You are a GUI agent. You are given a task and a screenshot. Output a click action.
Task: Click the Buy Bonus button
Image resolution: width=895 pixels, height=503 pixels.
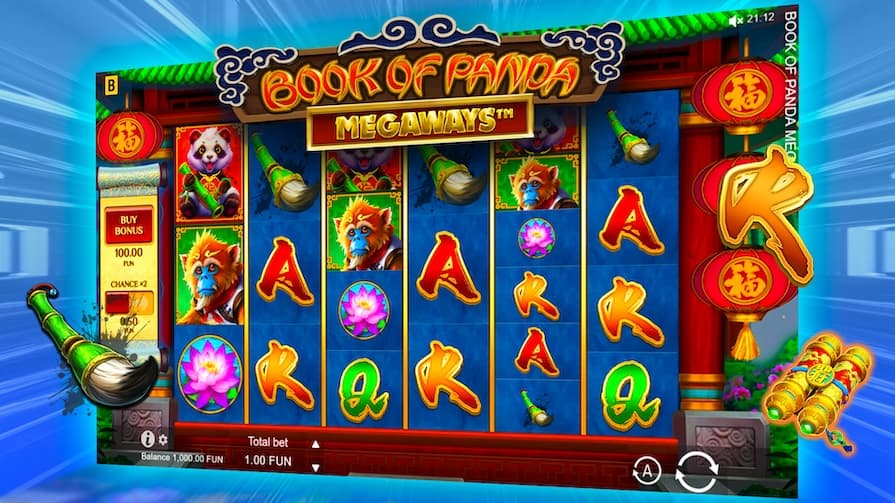pos(128,222)
